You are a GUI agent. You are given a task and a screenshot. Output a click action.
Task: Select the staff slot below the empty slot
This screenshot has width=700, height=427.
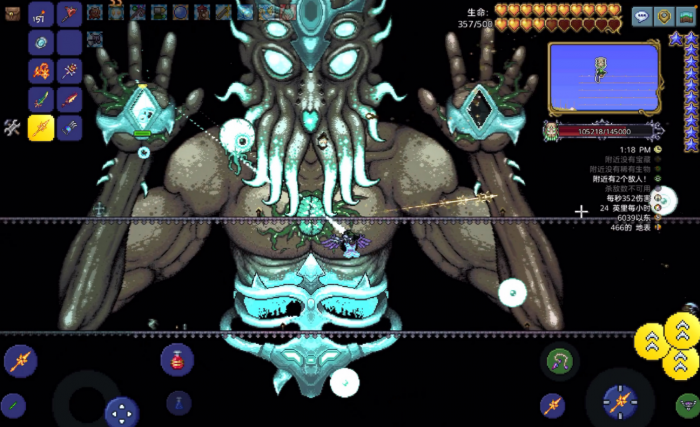click(x=69, y=71)
